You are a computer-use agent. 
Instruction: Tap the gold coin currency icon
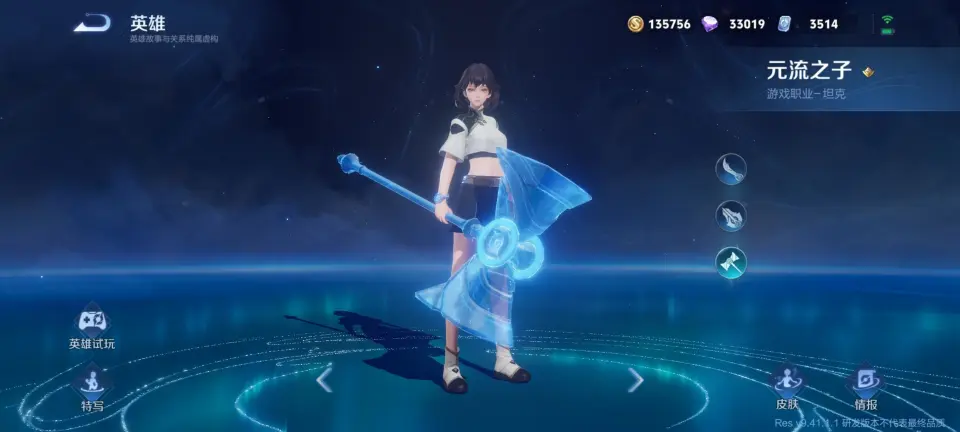coord(636,24)
